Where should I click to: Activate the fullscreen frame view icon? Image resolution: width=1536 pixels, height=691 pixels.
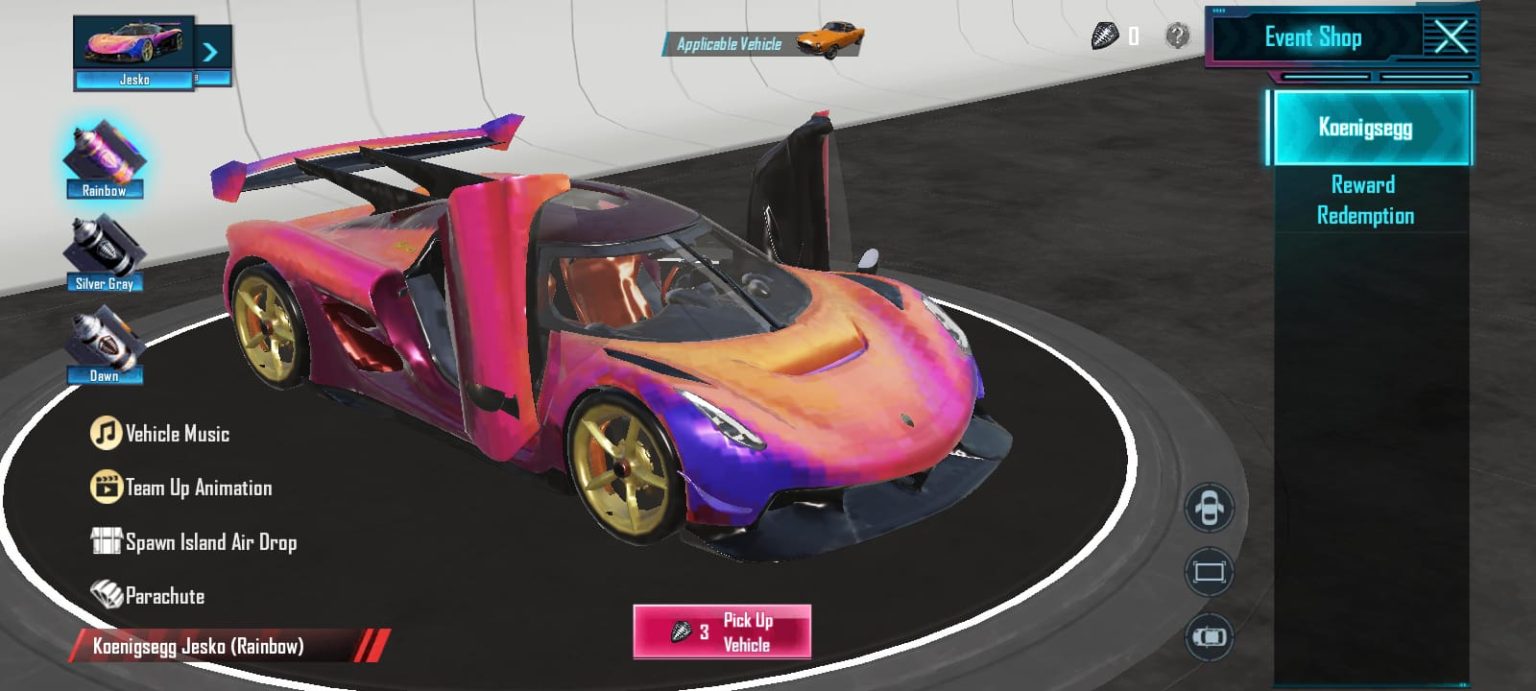(x=1209, y=573)
